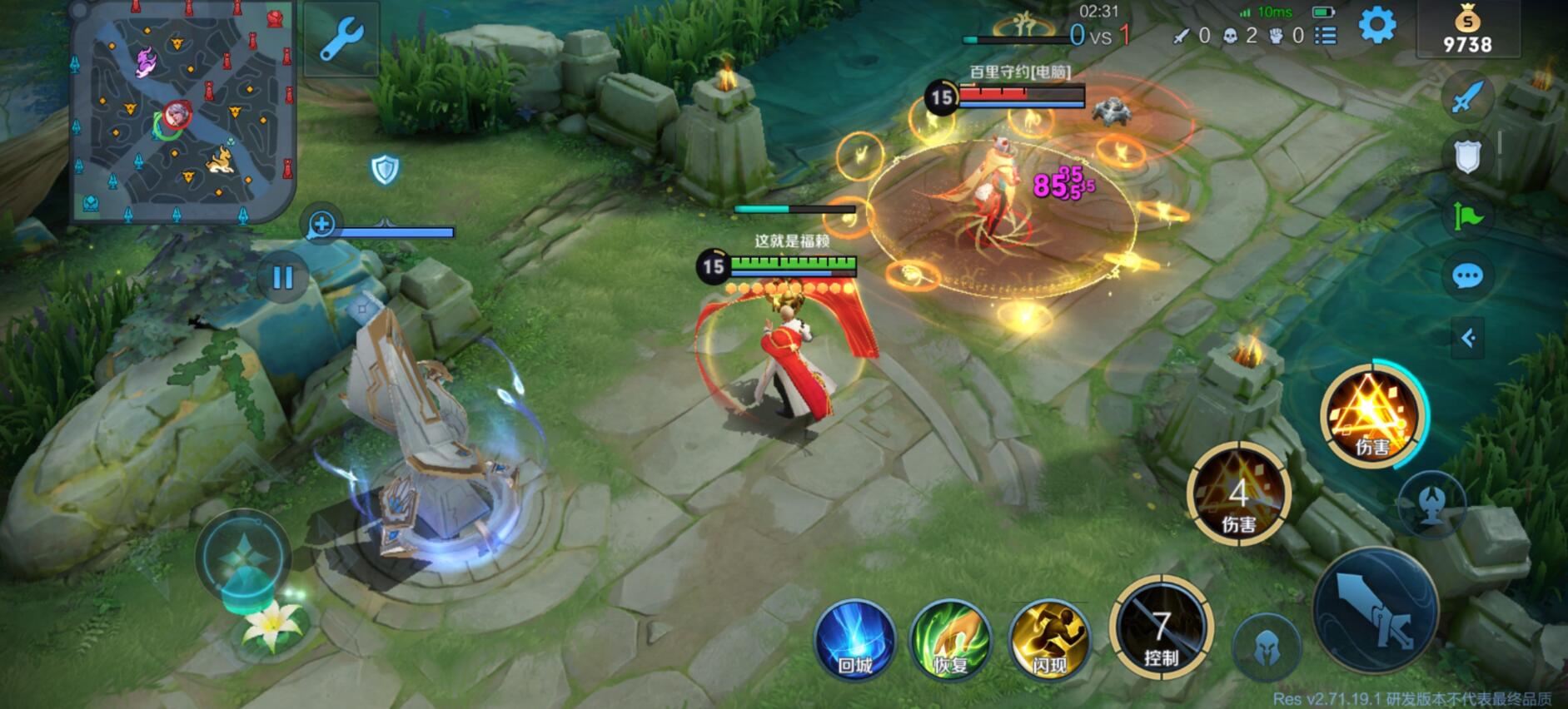Send the shield defend signal
Screen dimensions: 1568x709
[x=1467, y=156]
